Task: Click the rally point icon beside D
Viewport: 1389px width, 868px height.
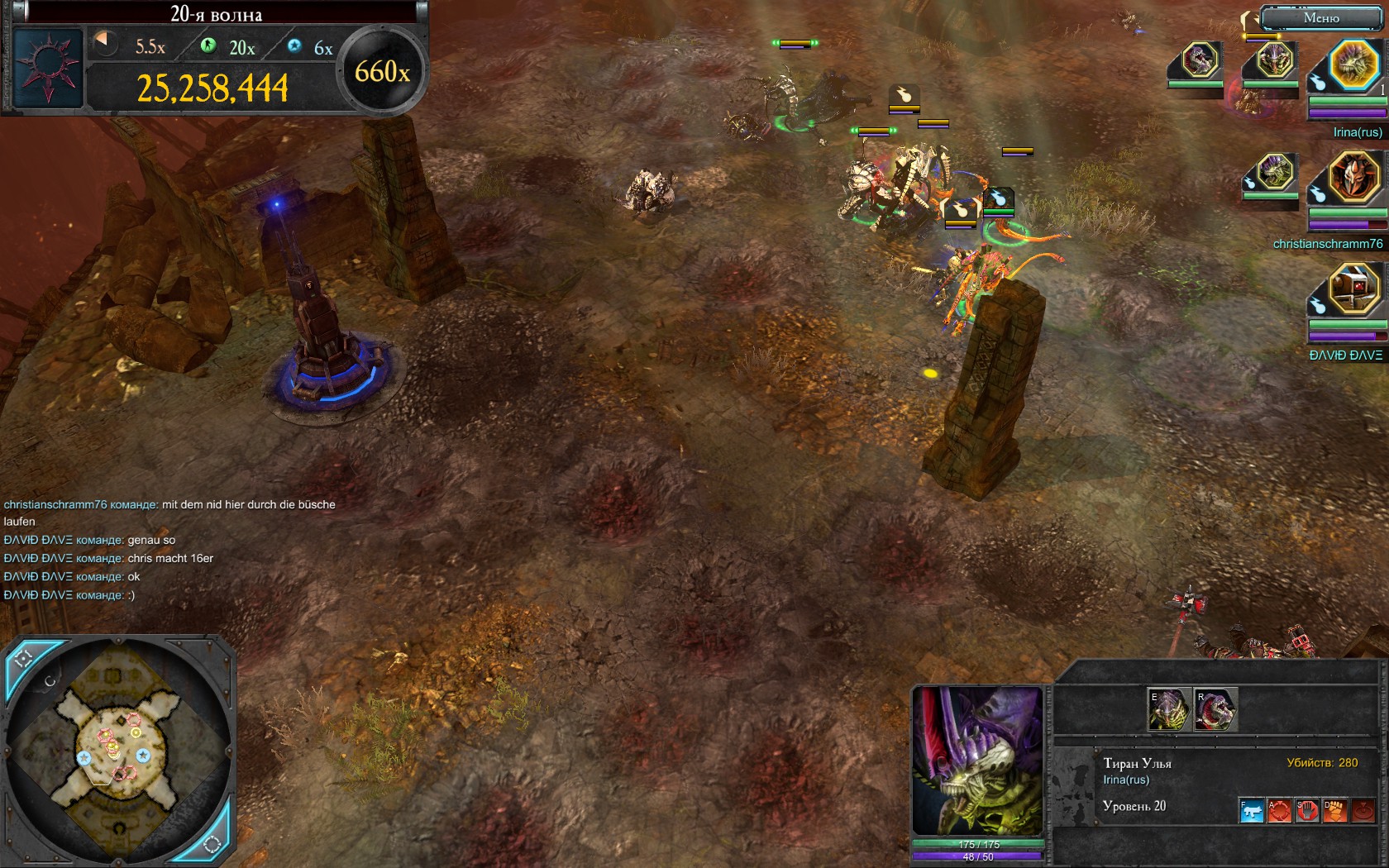Action: pos(1363,810)
